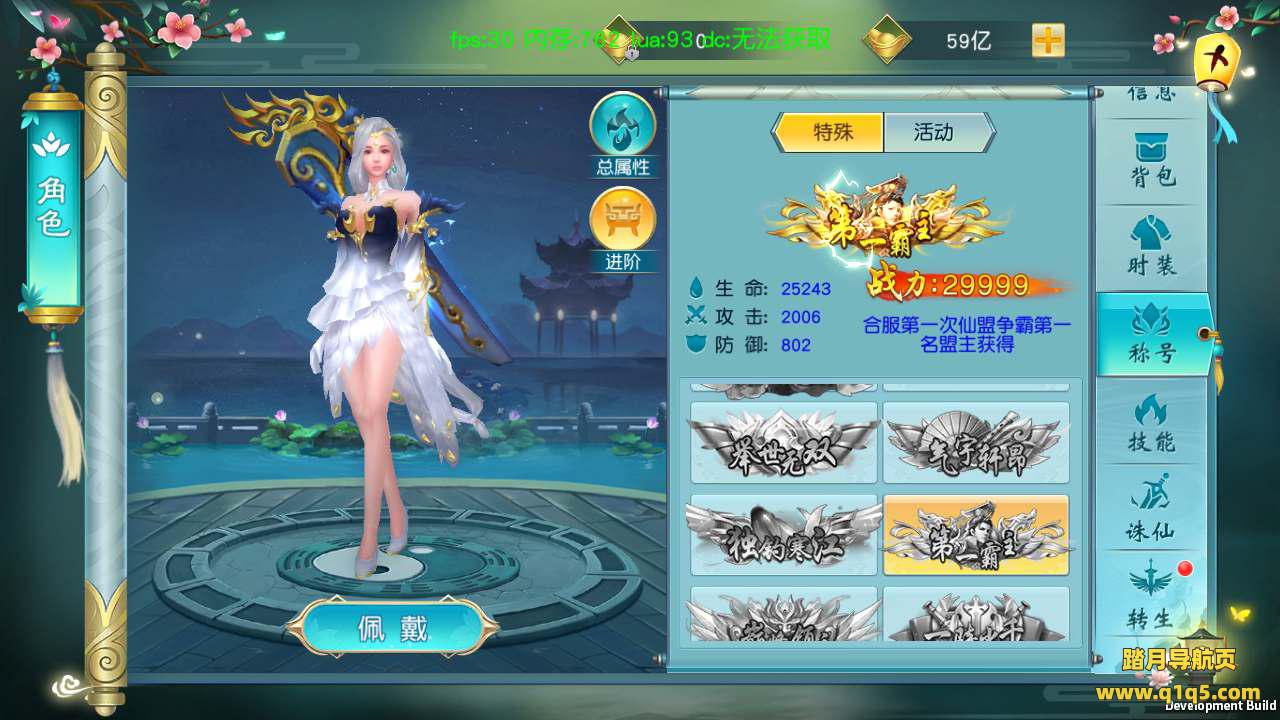Open the 背包 backpack tab
This screenshot has width=1280, height=720.
[x=1153, y=161]
